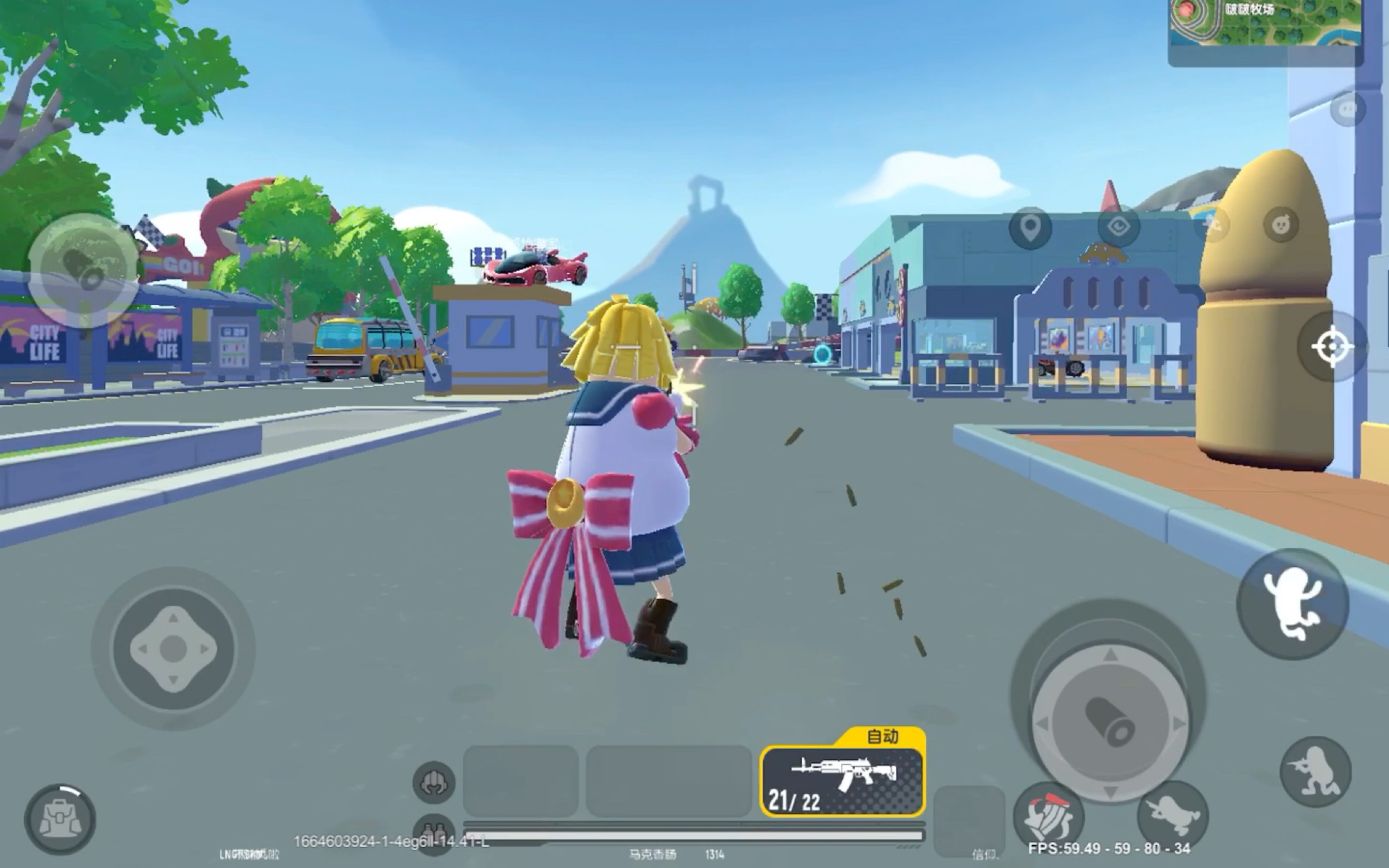This screenshot has height=868, width=1389.
Task: Select the assault rifle weapon slot
Action: click(x=842, y=782)
